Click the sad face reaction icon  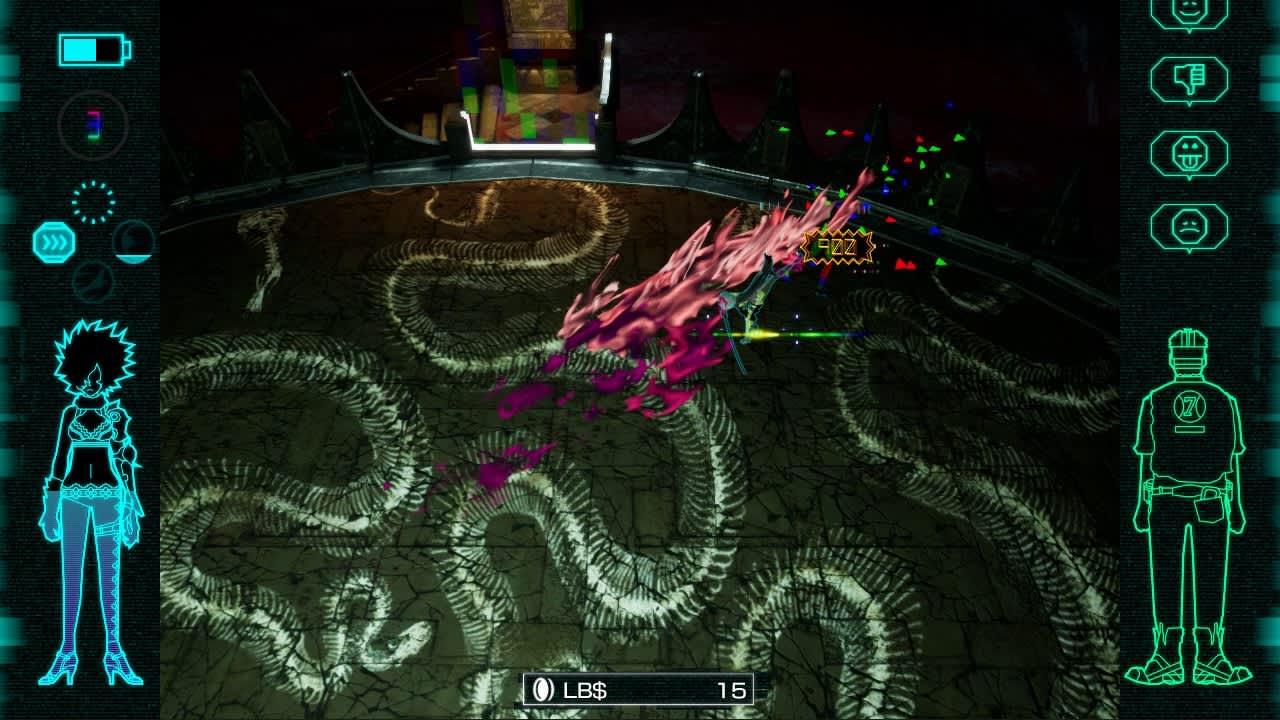pos(1188,228)
